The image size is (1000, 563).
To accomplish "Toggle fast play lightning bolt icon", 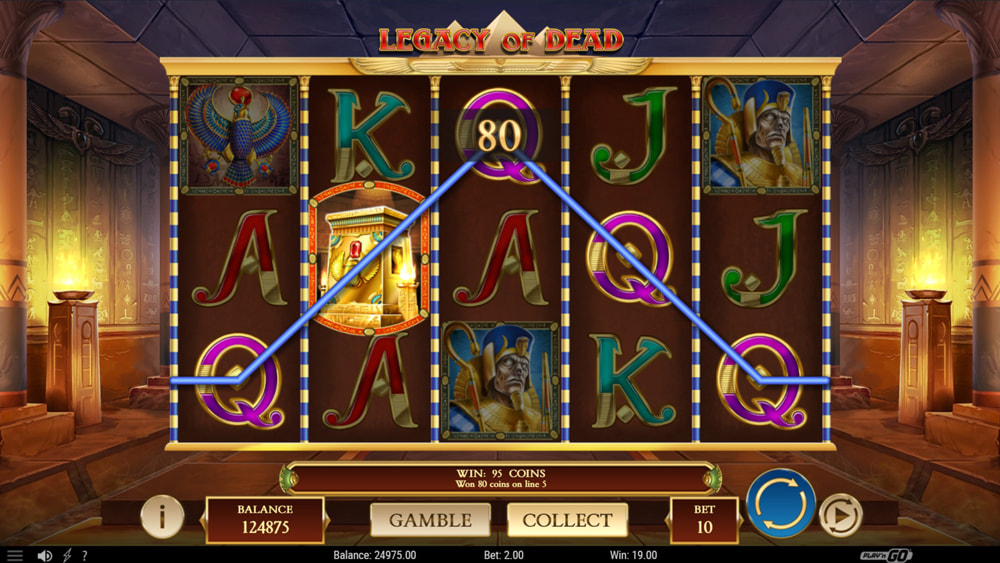I will pyautogui.click(x=67, y=555).
